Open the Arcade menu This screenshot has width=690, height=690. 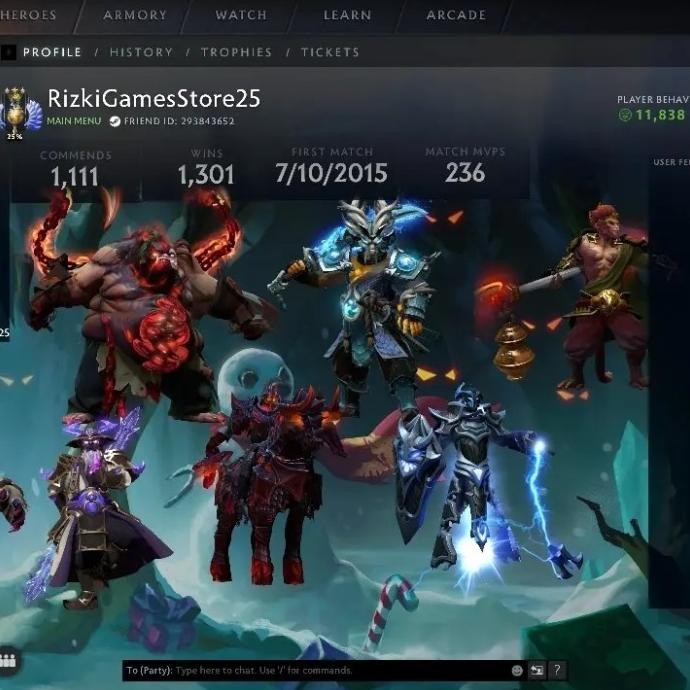(x=456, y=15)
